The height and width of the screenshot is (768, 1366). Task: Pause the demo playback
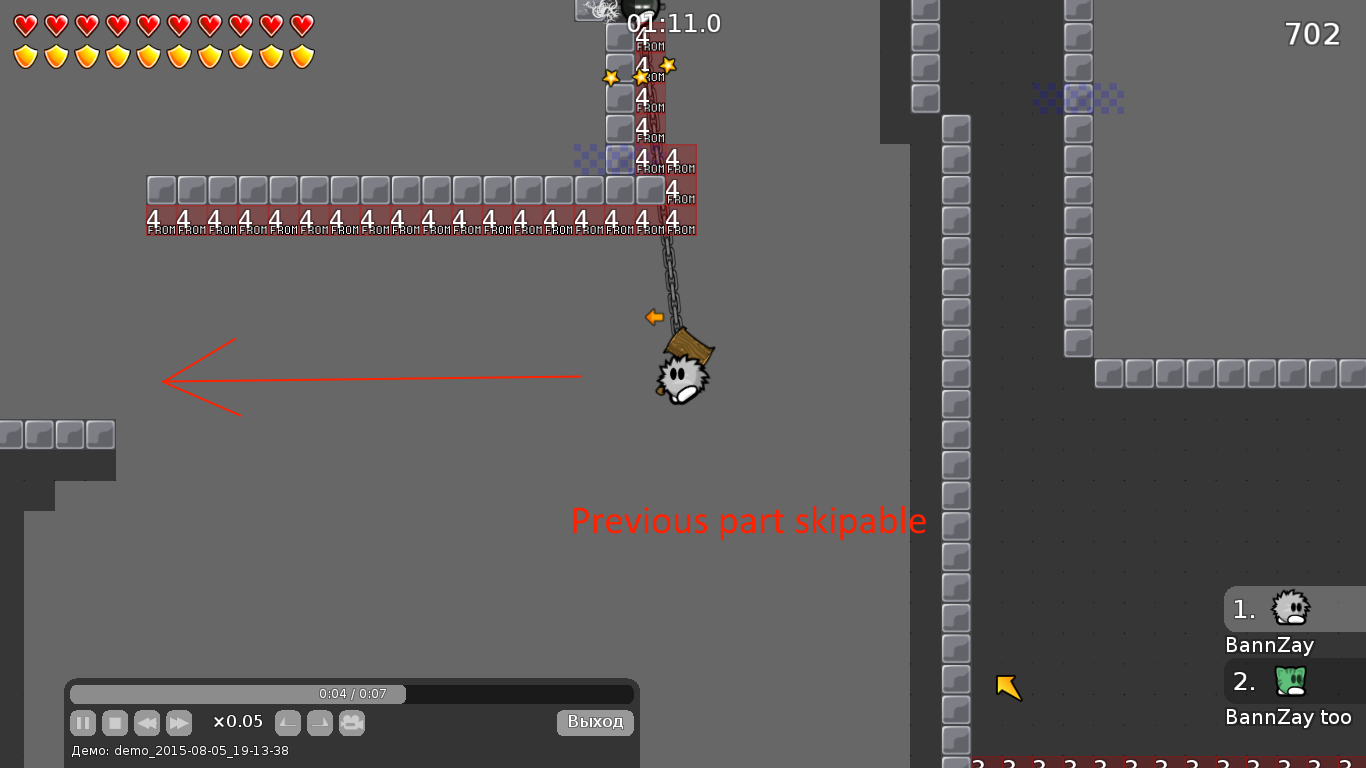83,723
